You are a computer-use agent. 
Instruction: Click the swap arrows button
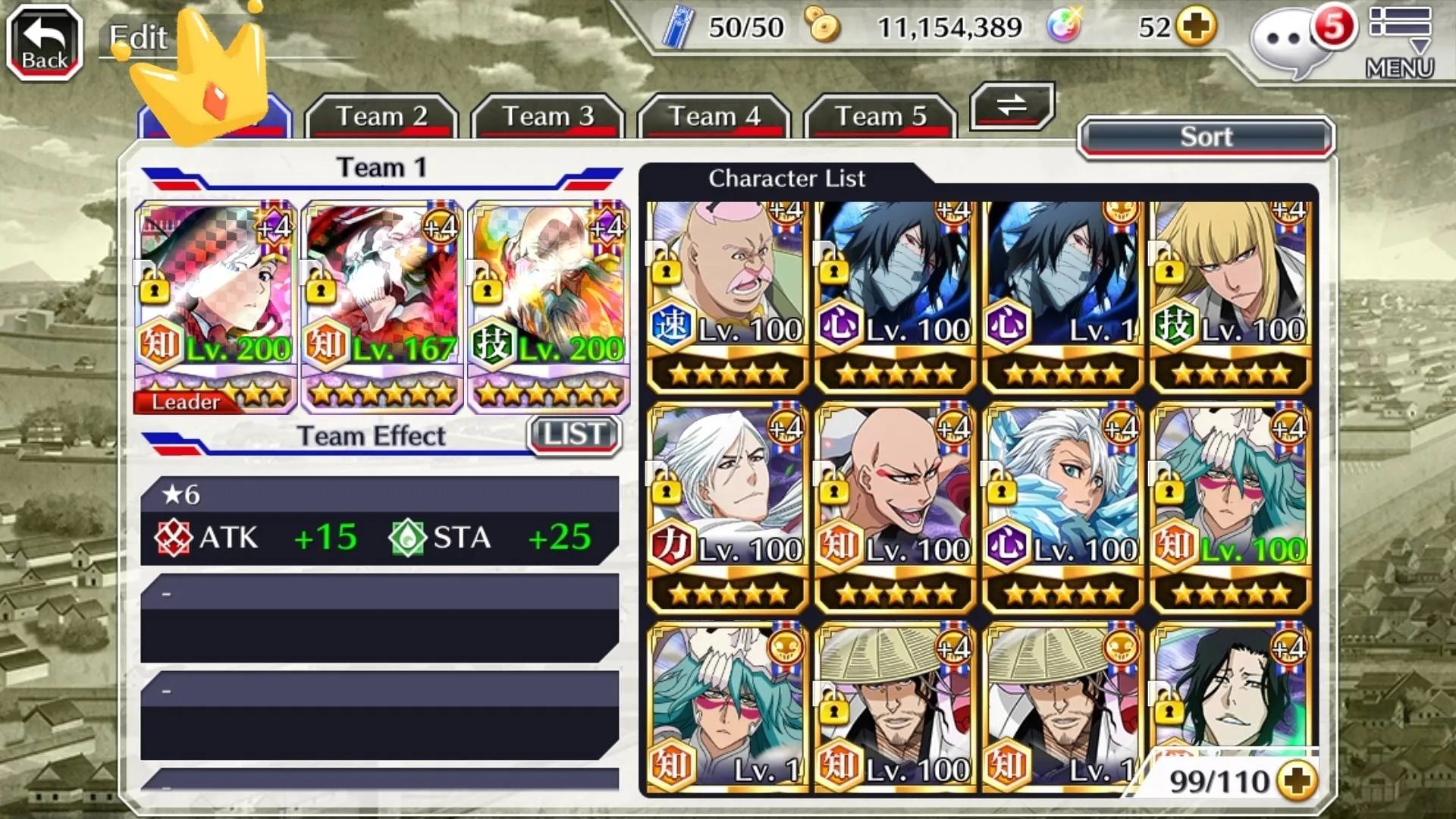(x=1012, y=106)
